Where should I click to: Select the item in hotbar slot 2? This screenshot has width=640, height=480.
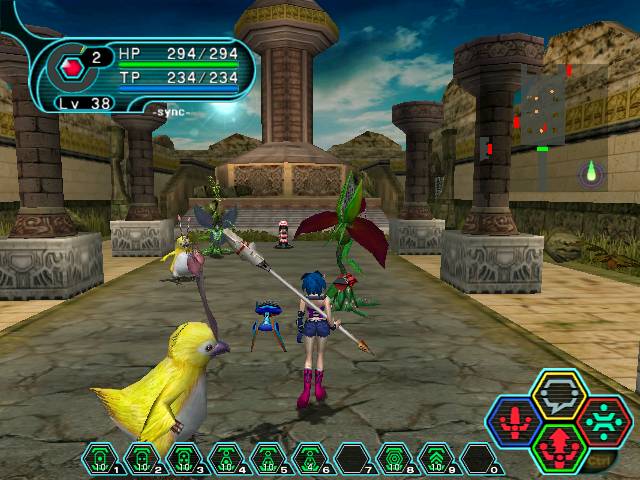coord(142,460)
